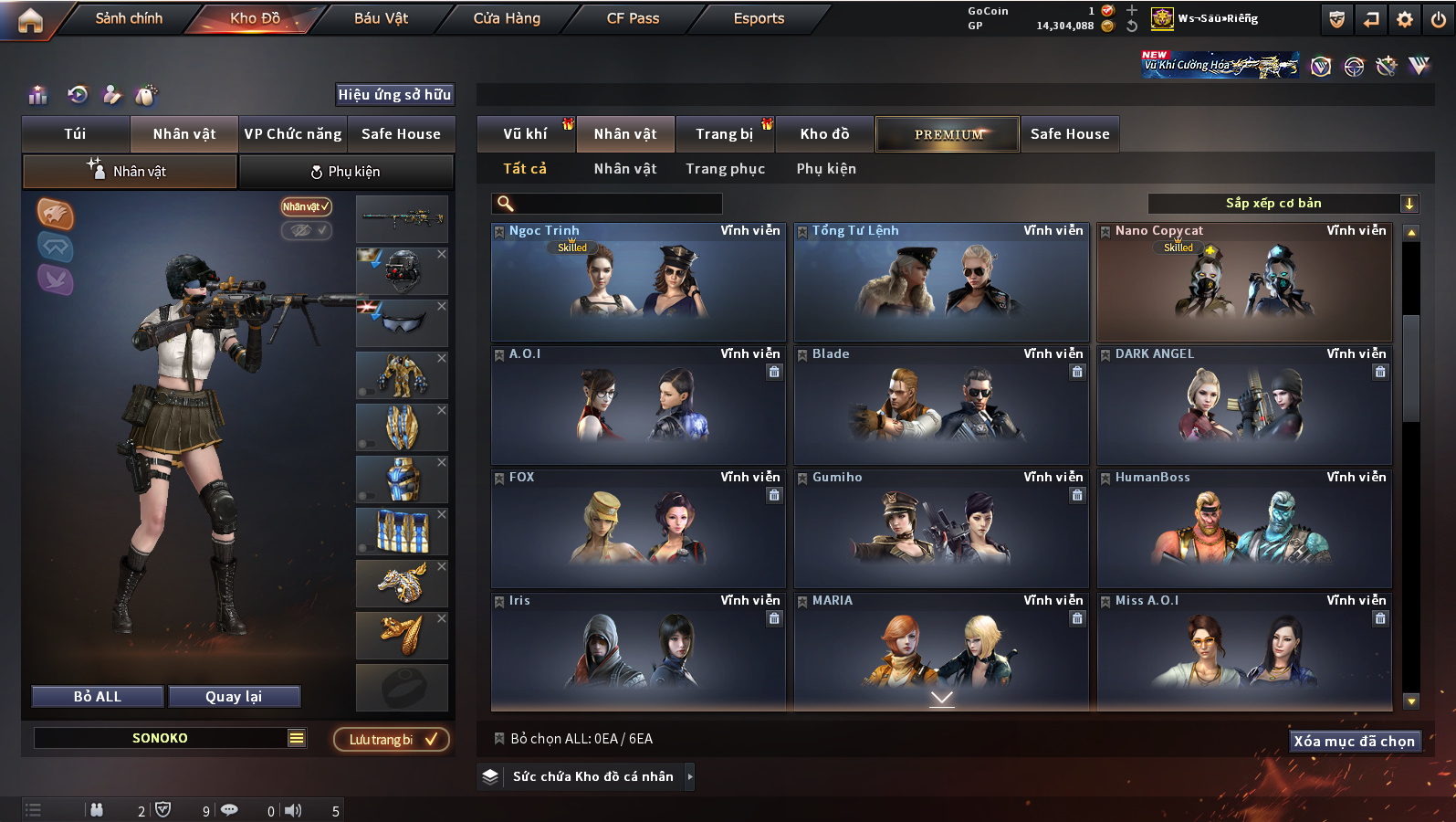This screenshot has width=1456, height=822.
Task: Open the Sắp xếp cơ bản sort dropdown
Action: pos(1283,204)
